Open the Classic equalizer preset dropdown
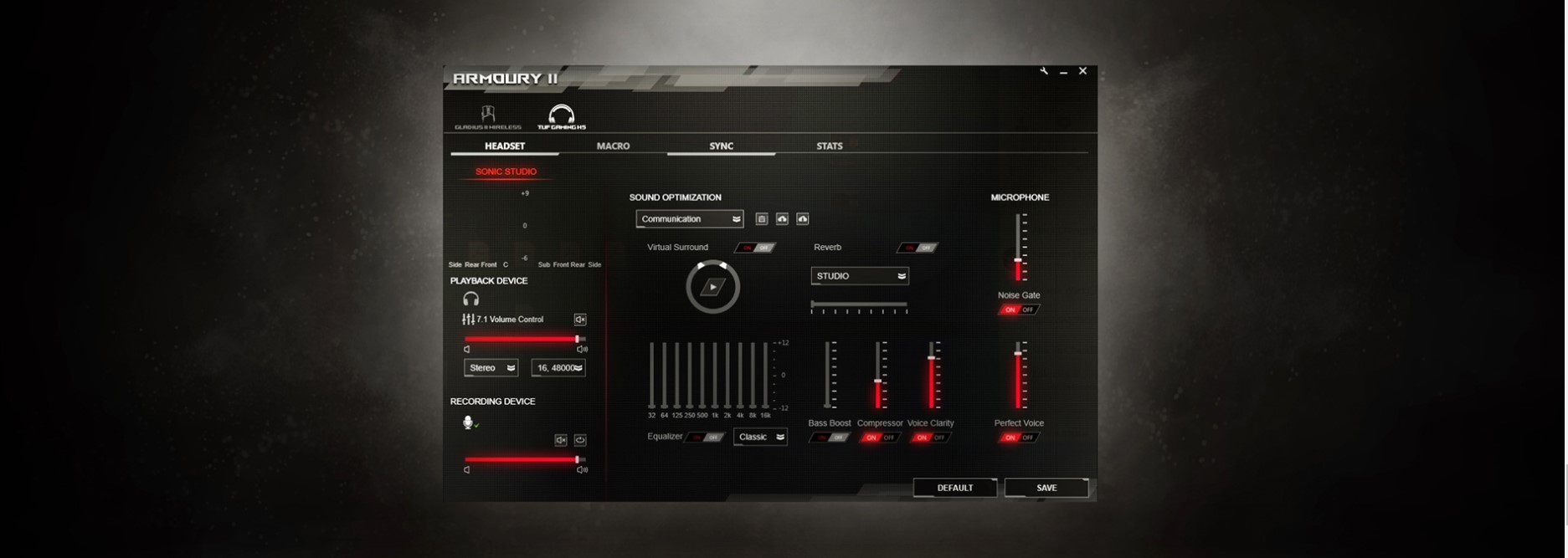Screen dimensions: 1568x558 tap(760, 437)
